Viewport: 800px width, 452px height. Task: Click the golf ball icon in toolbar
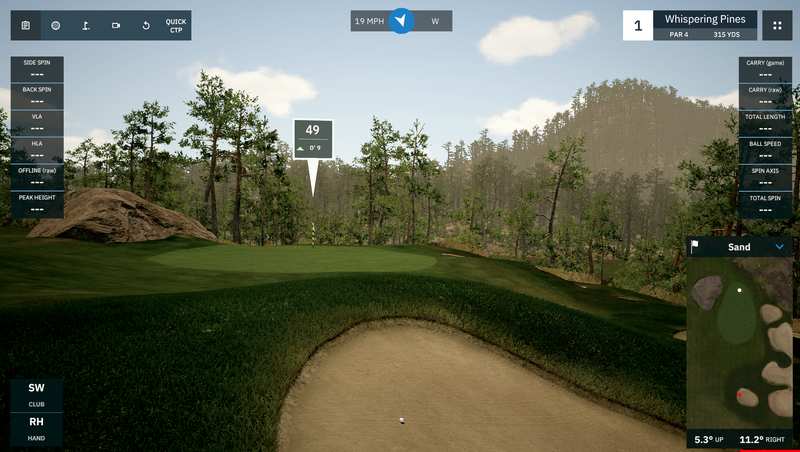point(56,25)
